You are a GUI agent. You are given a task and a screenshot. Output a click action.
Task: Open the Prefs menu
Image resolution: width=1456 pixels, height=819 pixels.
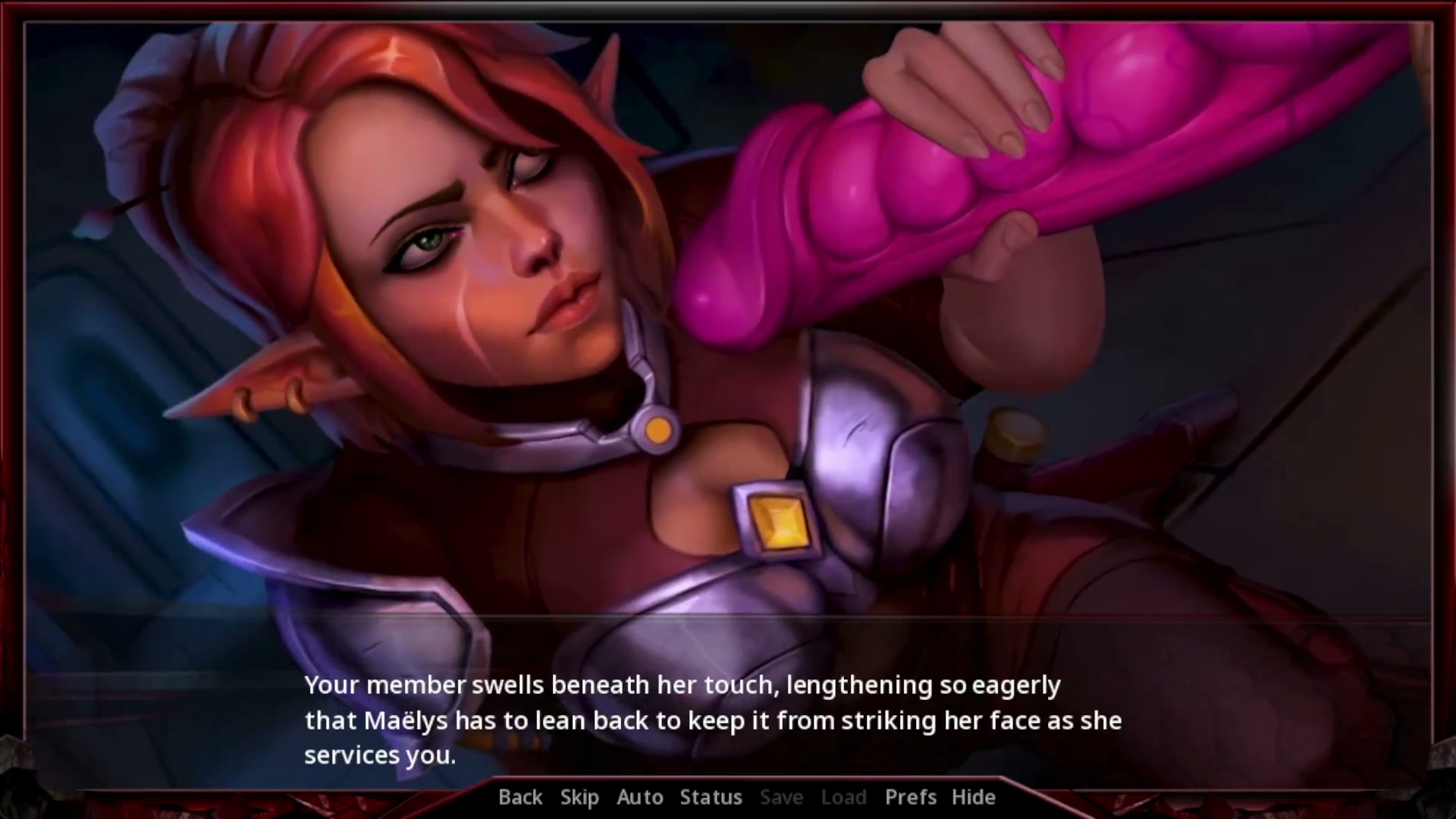click(x=910, y=797)
